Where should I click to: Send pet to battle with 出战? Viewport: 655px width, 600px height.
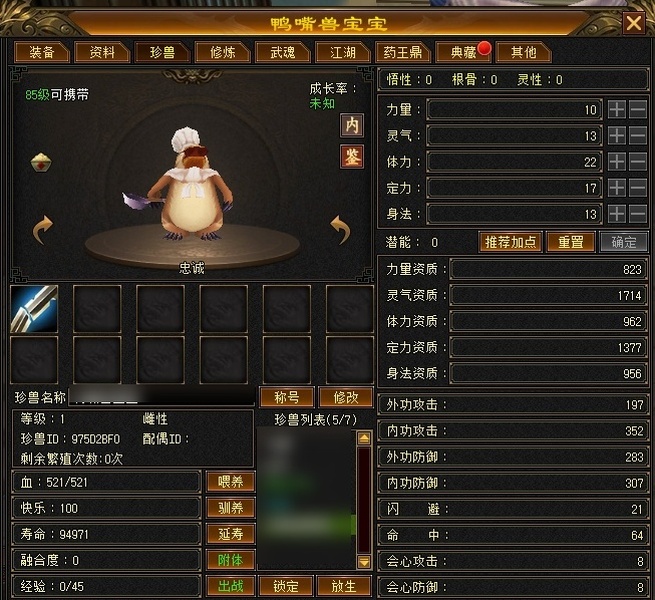(230, 586)
